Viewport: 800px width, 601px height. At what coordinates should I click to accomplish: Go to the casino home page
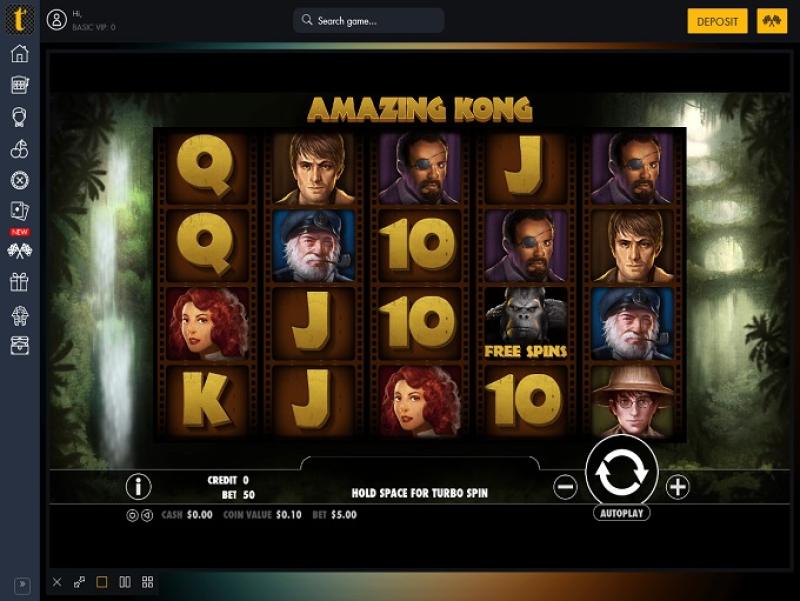point(20,54)
